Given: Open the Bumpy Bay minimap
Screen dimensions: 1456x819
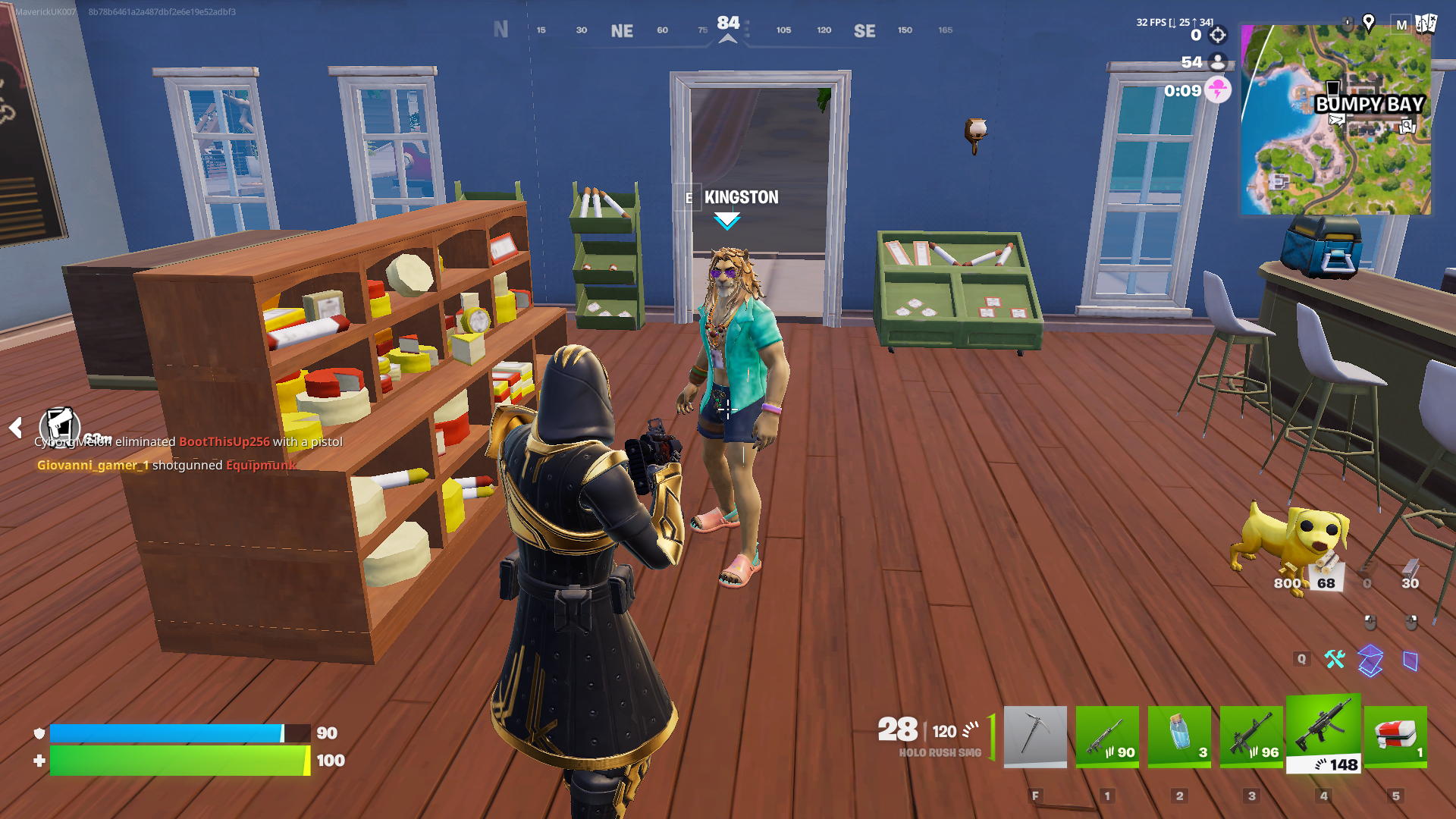Looking at the screenshot, I should pos(1336,120).
